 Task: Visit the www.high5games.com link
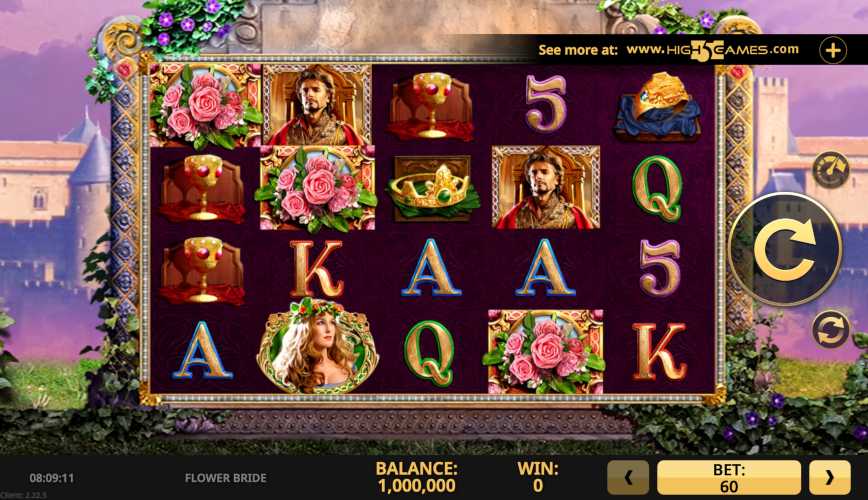pos(712,49)
